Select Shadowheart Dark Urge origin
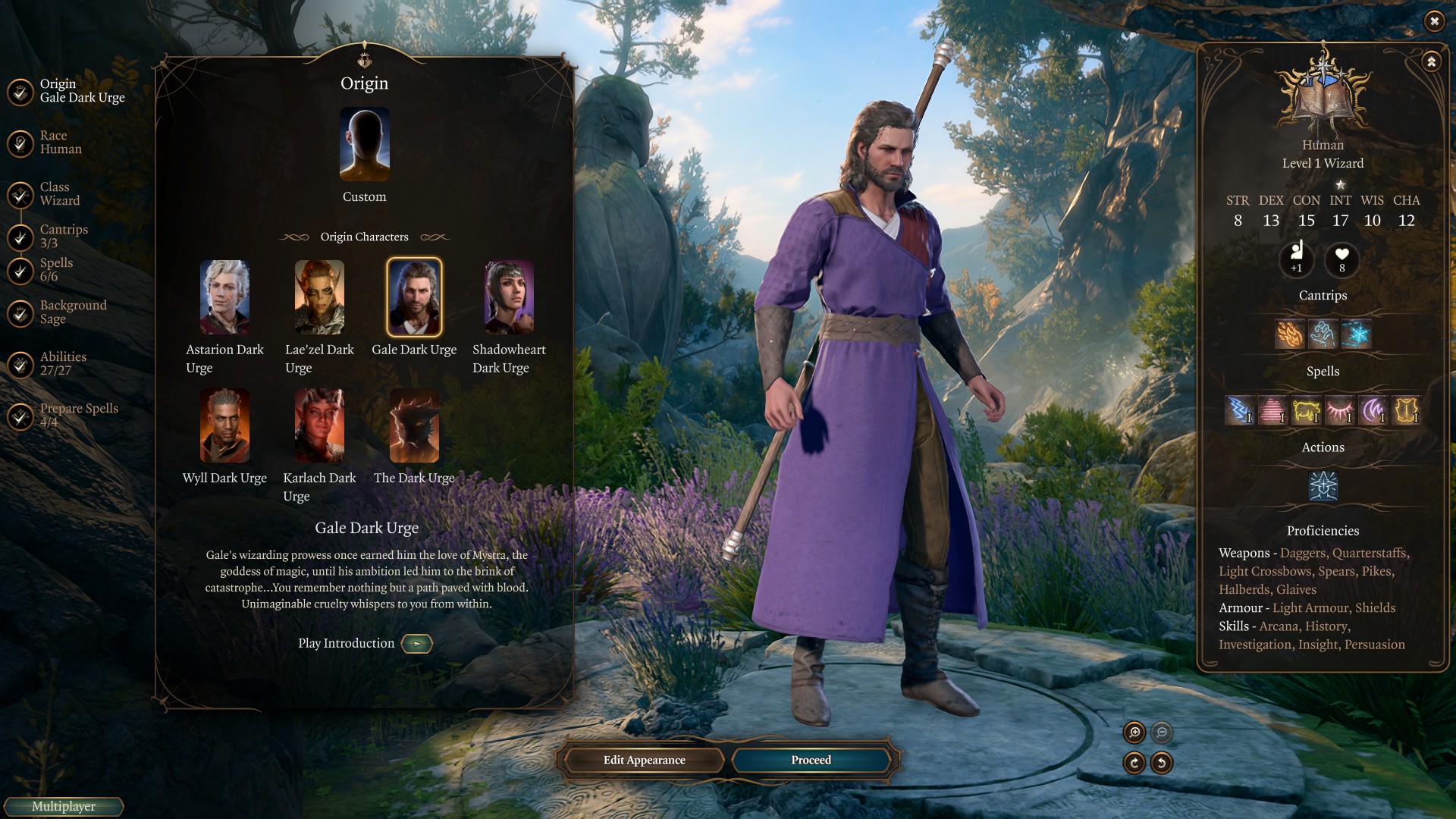The width and height of the screenshot is (1456, 819). (x=509, y=297)
